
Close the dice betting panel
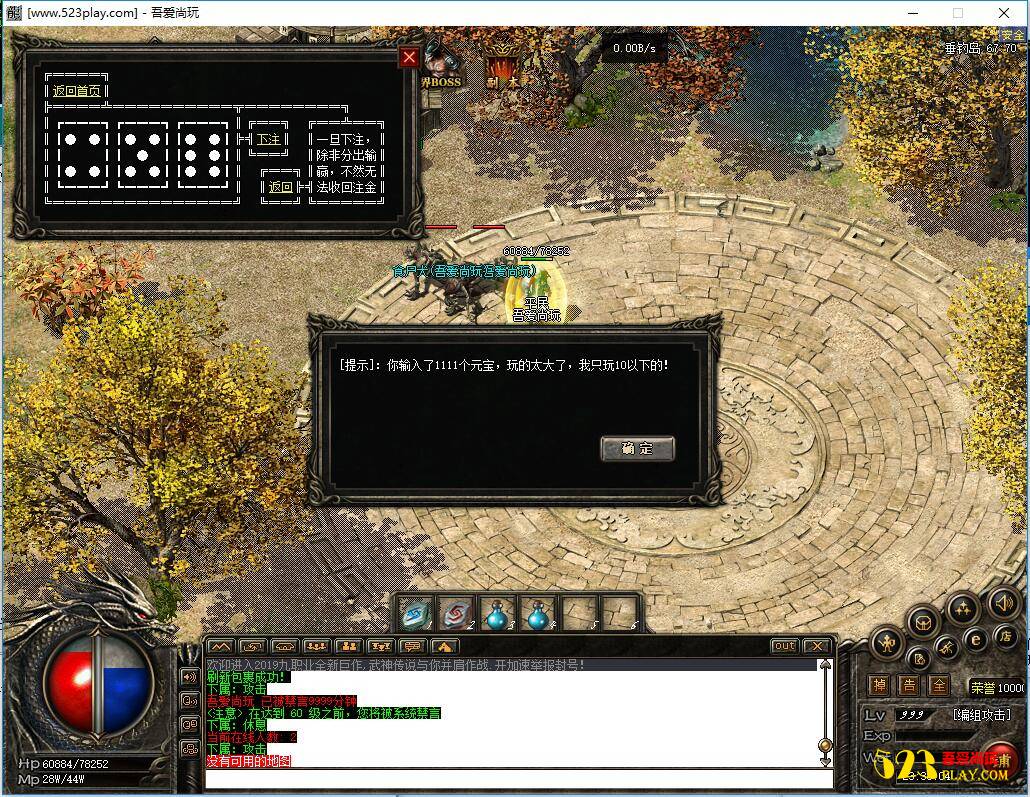pyautogui.click(x=408, y=57)
